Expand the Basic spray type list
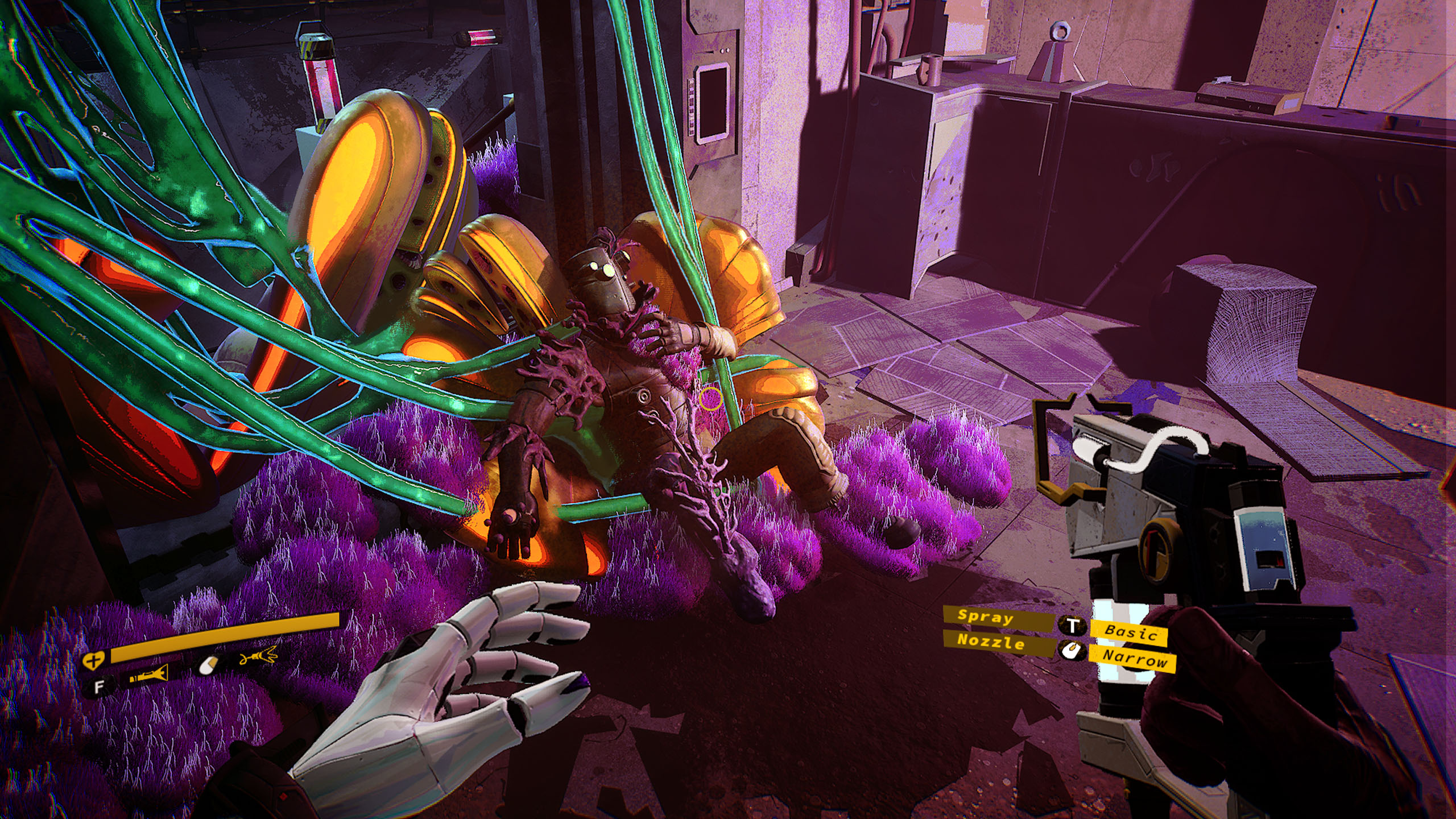The width and height of the screenshot is (1456, 819). coord(1132,632)
